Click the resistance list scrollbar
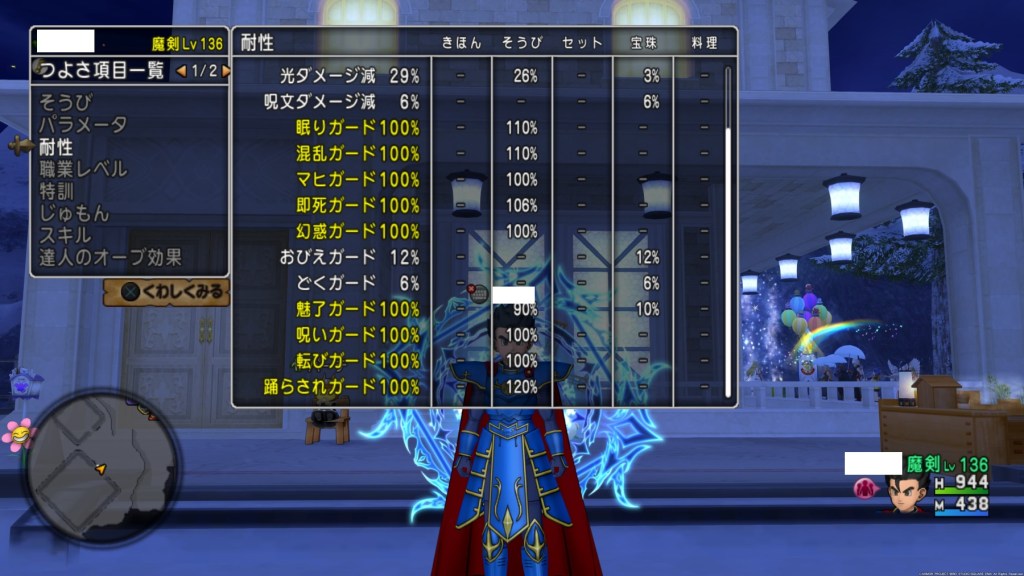The height and width of the screenshot is (576, 1024). [x=729, y=230]
